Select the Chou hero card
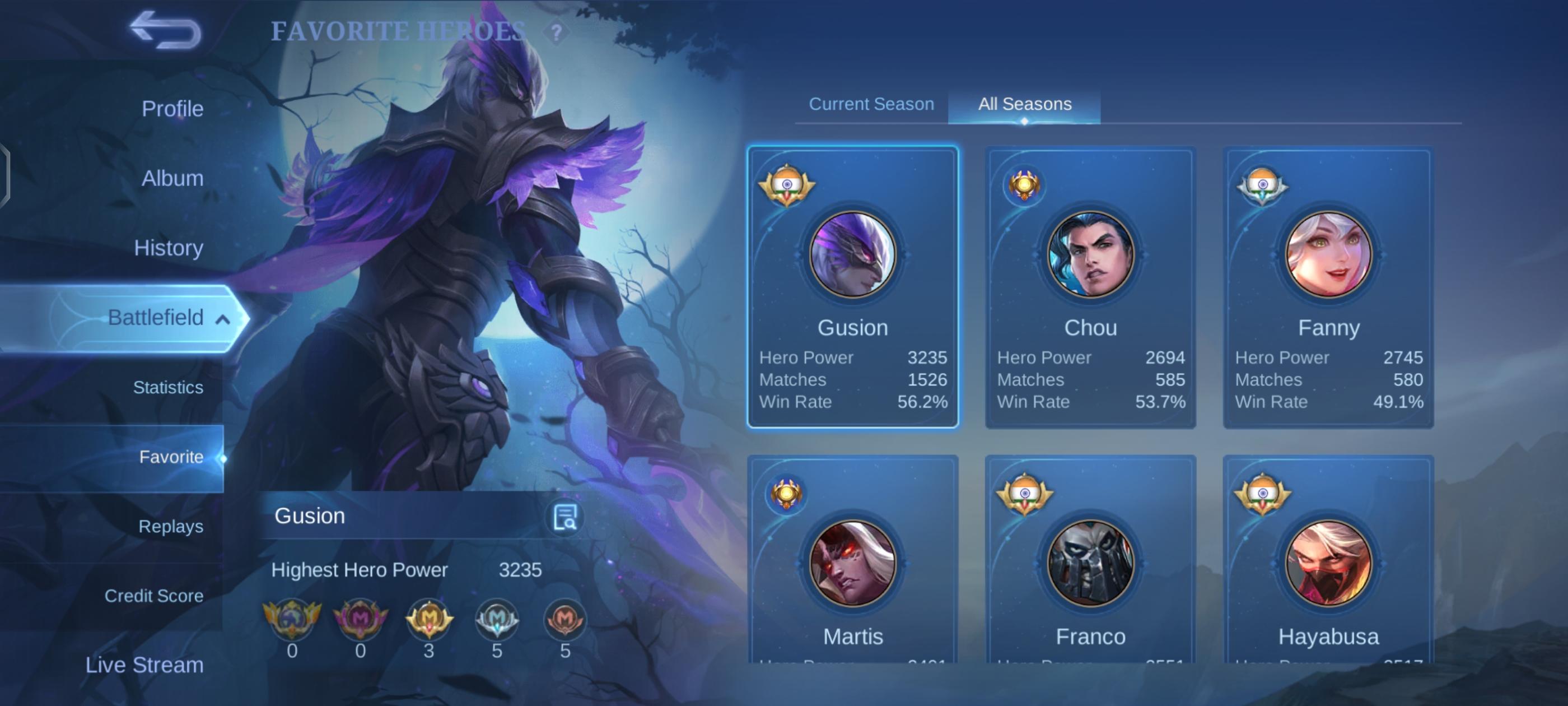Image resolution: width=1568 pixels, height=706 pixels. click(x=1090, y=287)
